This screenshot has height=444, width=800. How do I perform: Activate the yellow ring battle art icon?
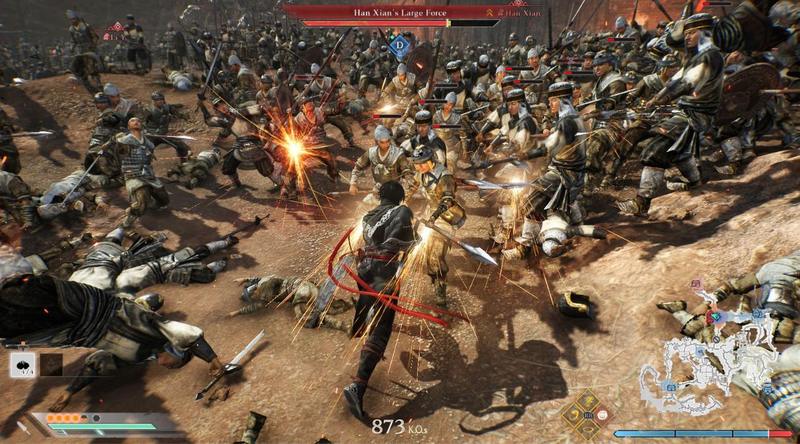coord(590,428)
